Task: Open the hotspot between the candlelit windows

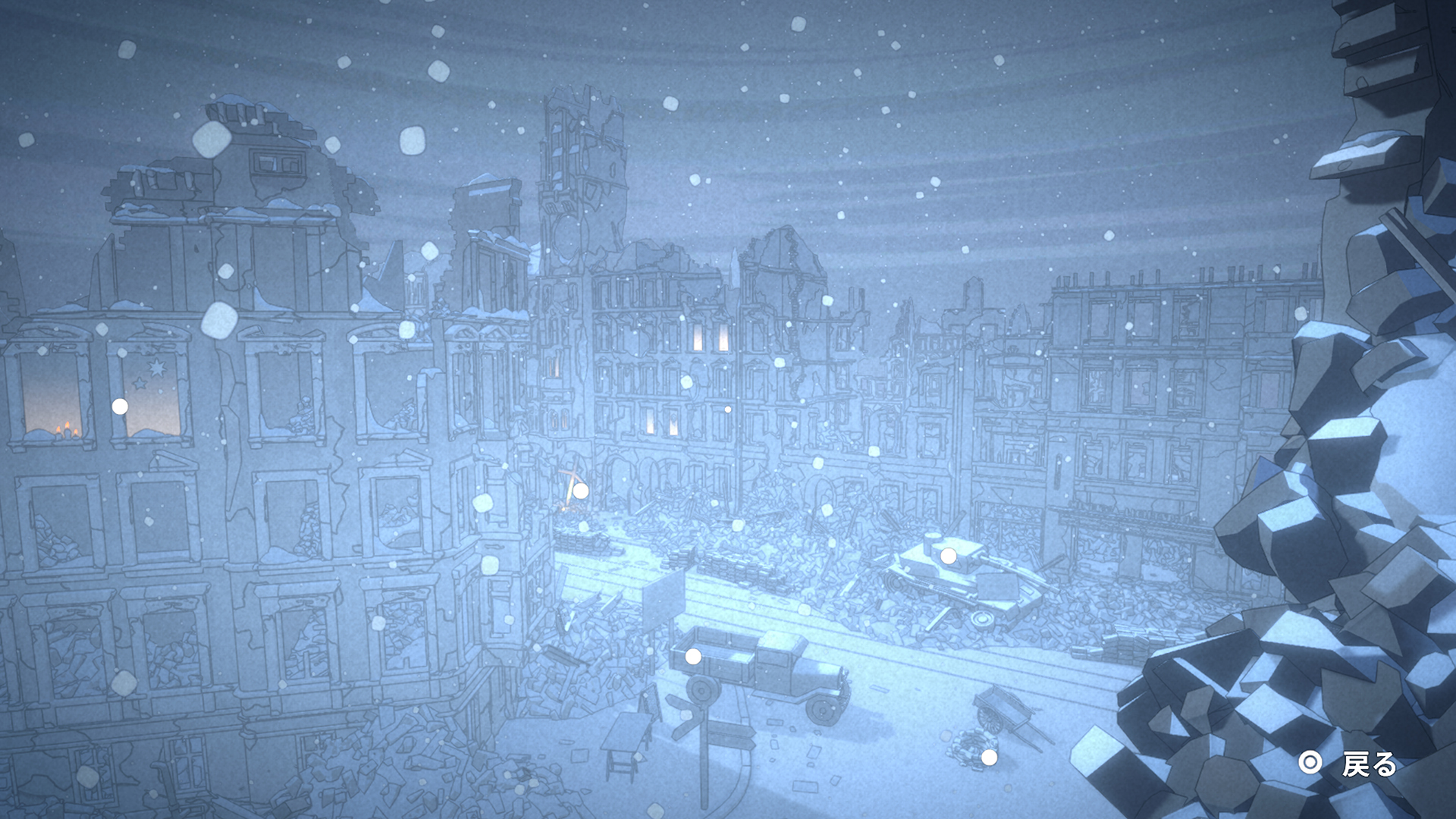Action: point(120,406)
